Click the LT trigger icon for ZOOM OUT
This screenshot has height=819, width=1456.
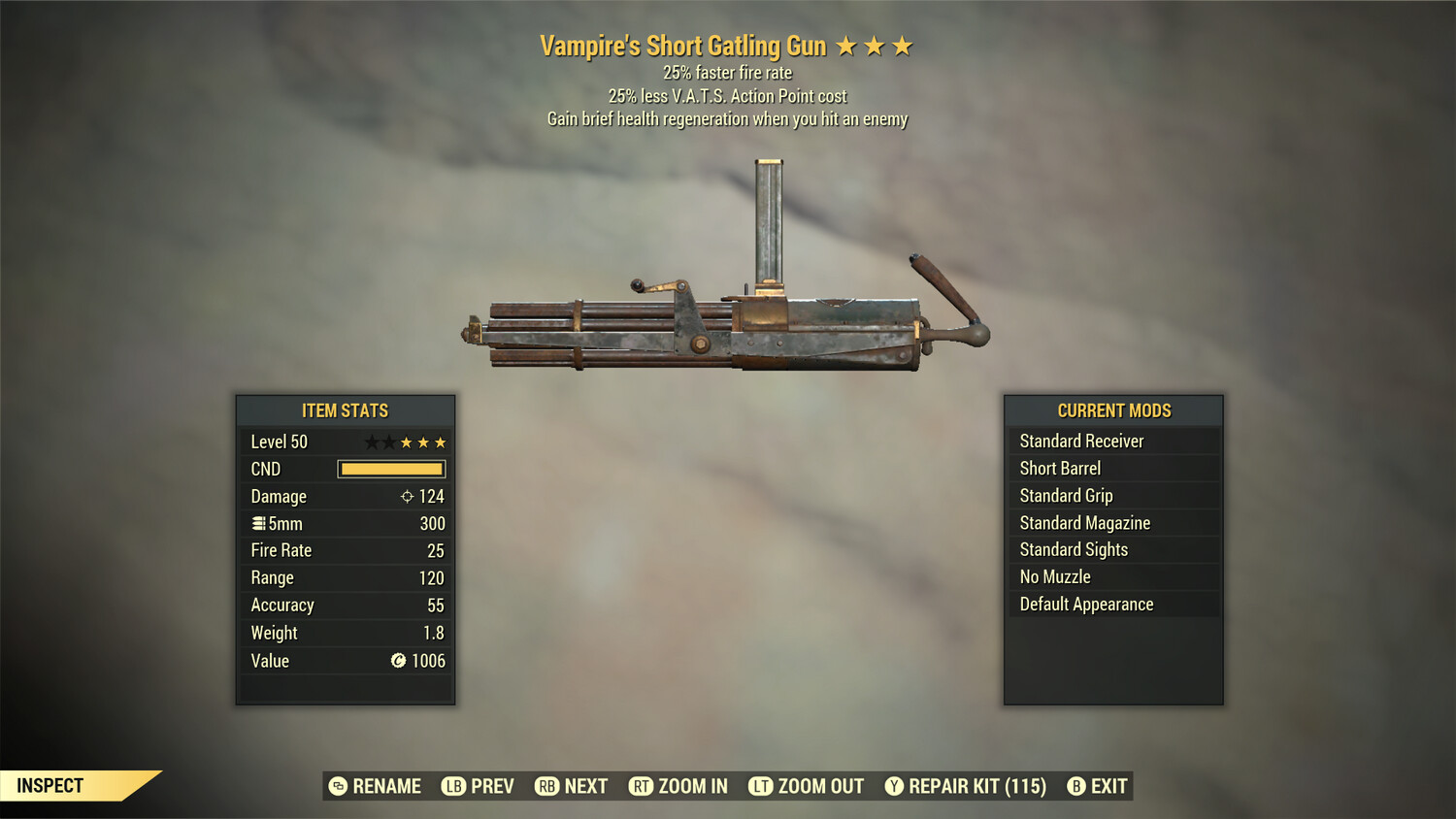point(758,786)
